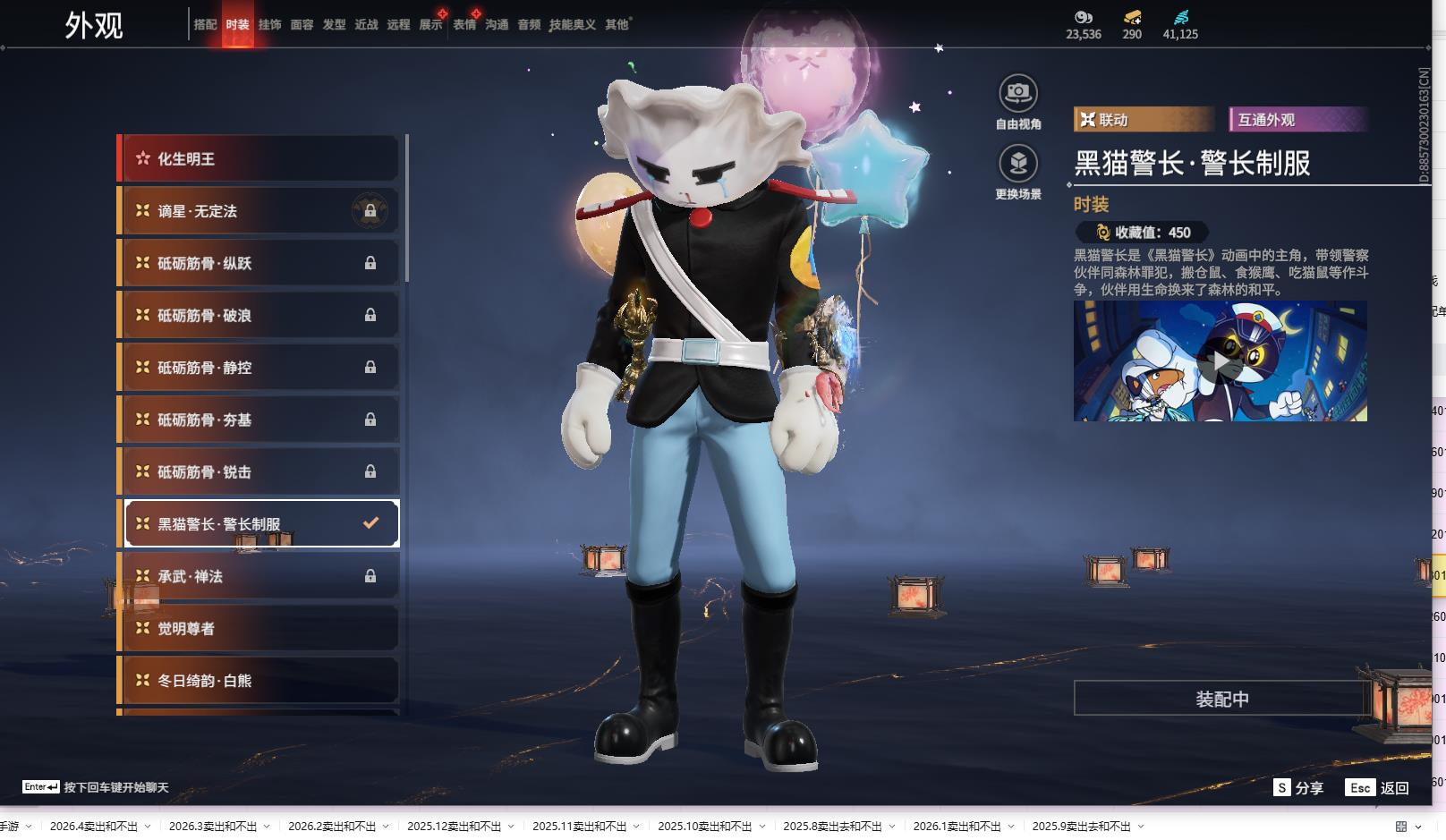1446x840 pixels.
Task: Select the 承武·禅法 outfit
Action: pos(259,576)
